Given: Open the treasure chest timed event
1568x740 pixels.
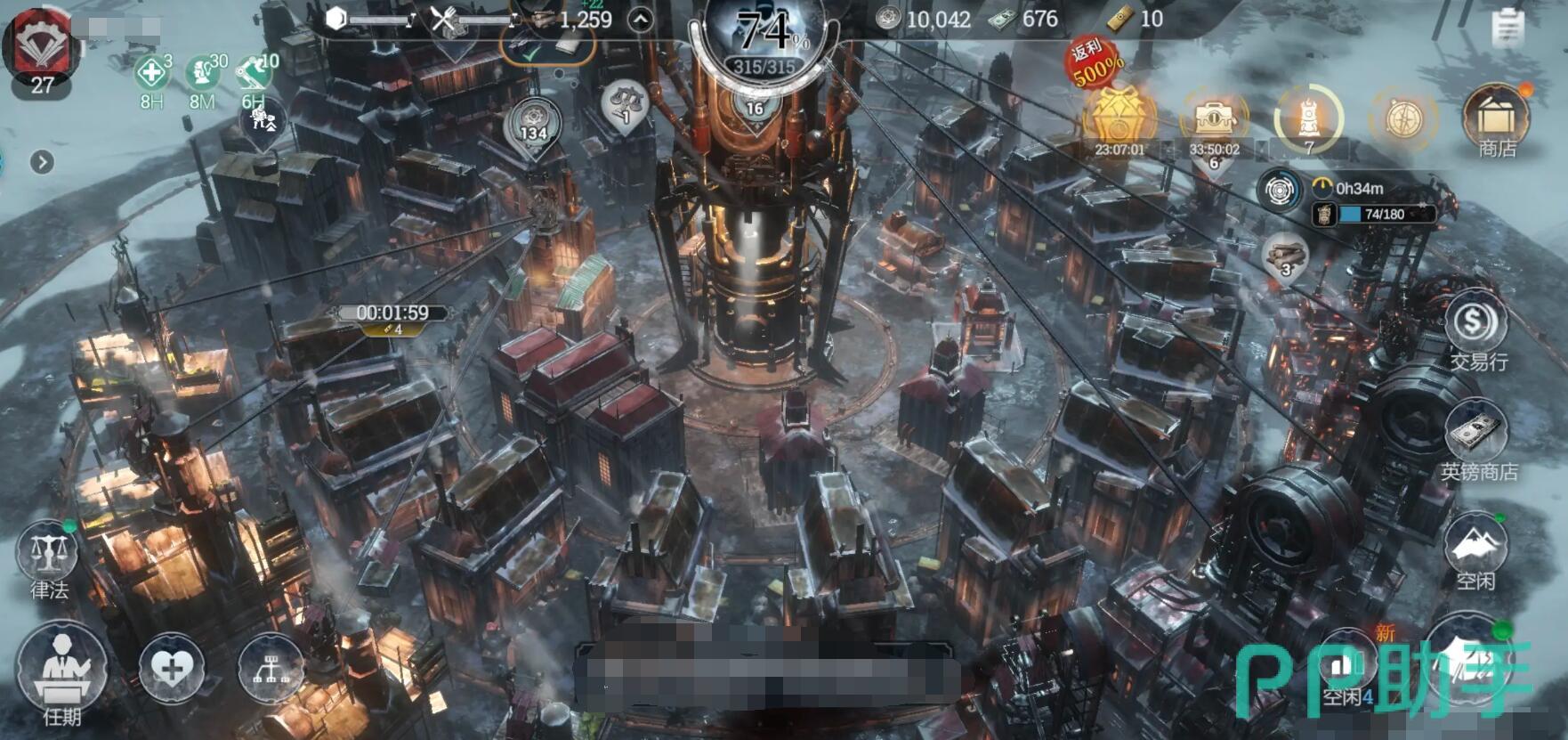Looking at the screenshot, I should point(1214,120).
